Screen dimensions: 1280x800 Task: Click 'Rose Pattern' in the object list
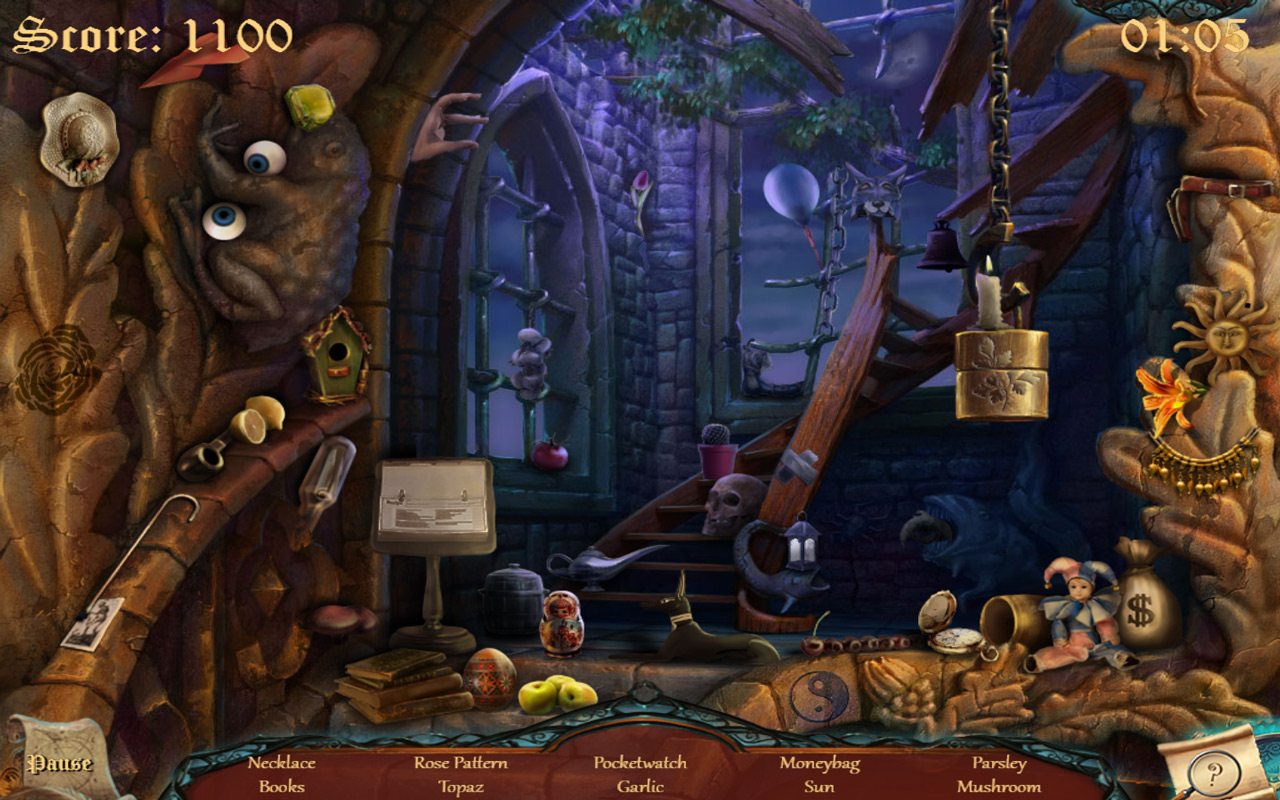[463, 761]
